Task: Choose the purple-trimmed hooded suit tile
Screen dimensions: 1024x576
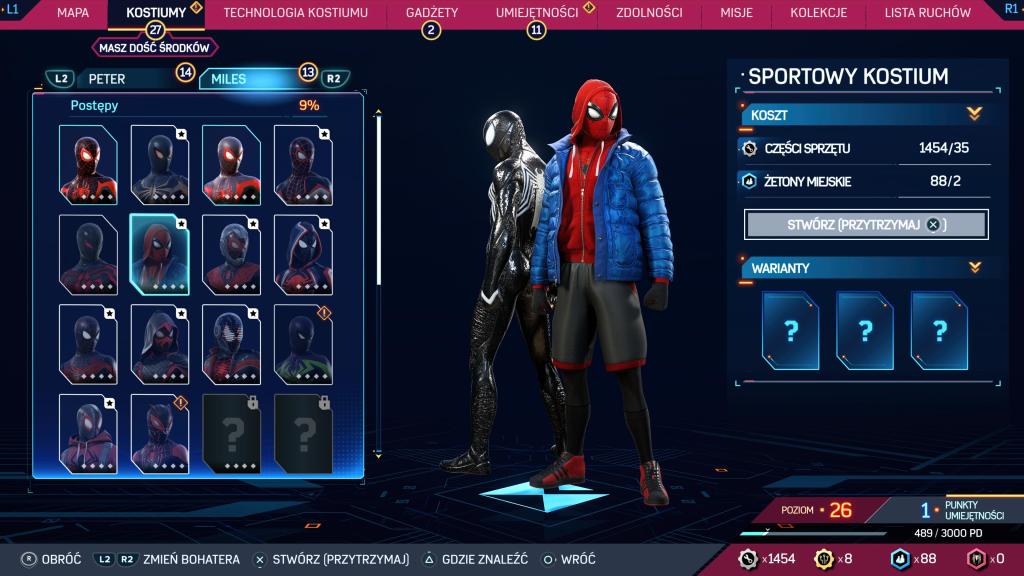Action: (x=303, y=253)
